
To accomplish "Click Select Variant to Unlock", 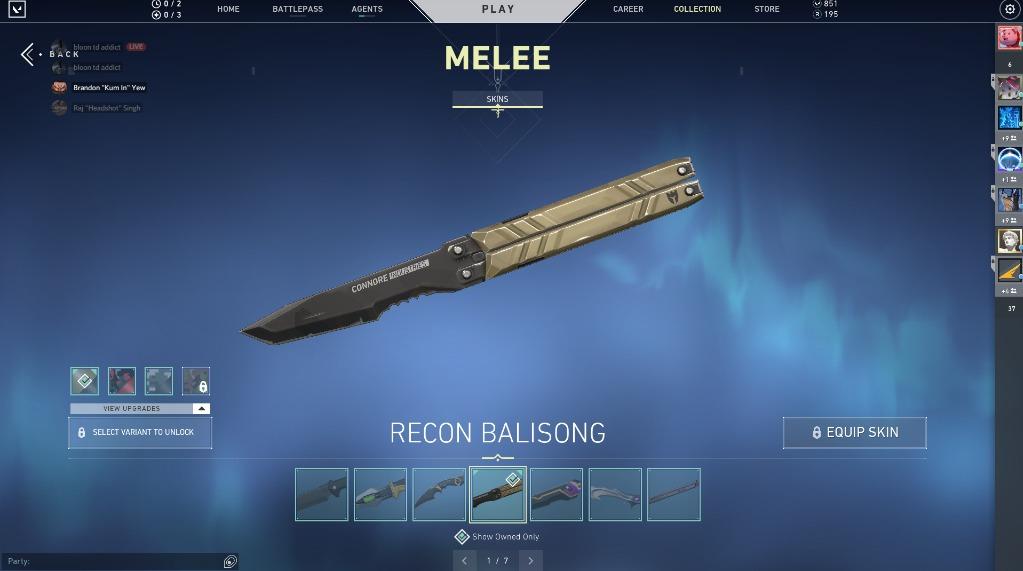I will point(140,432).
